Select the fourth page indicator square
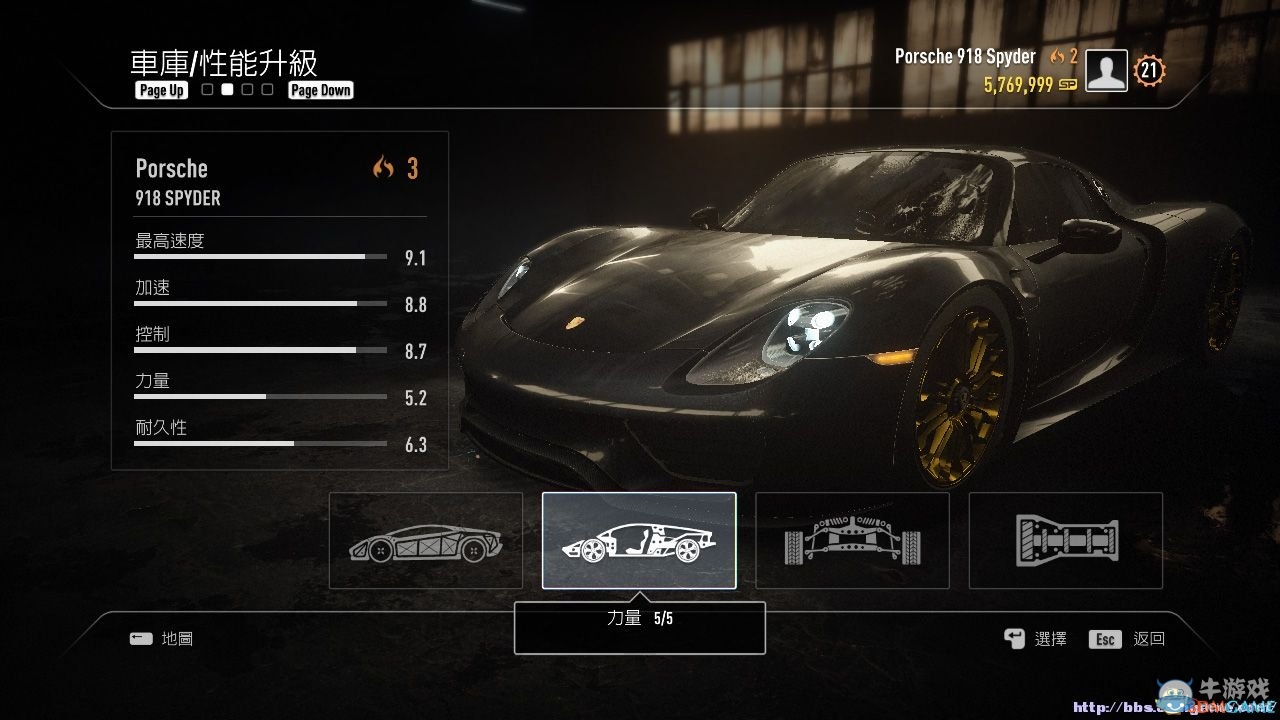This screenshot has width=1280, height=720. pos(267,89)
